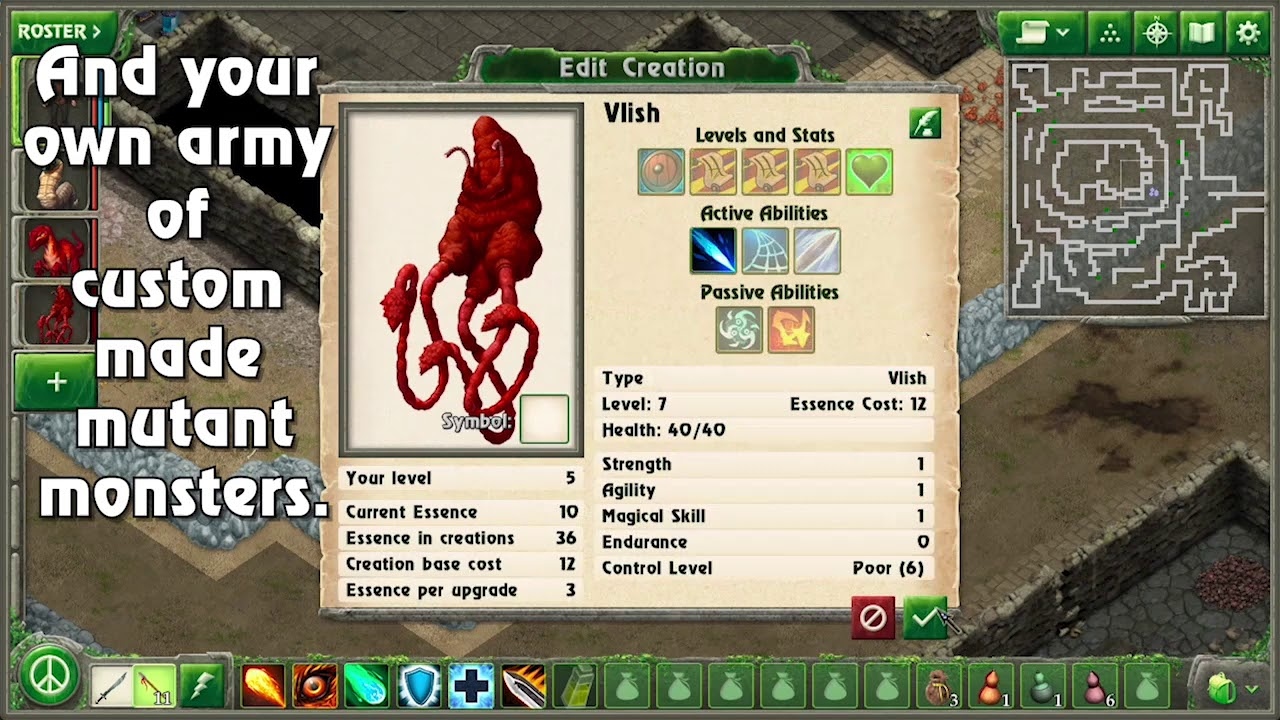The image size is (1280, 720).
Task: Activate the fireball ability in the hotbar
Action: [x=262, y=686]
